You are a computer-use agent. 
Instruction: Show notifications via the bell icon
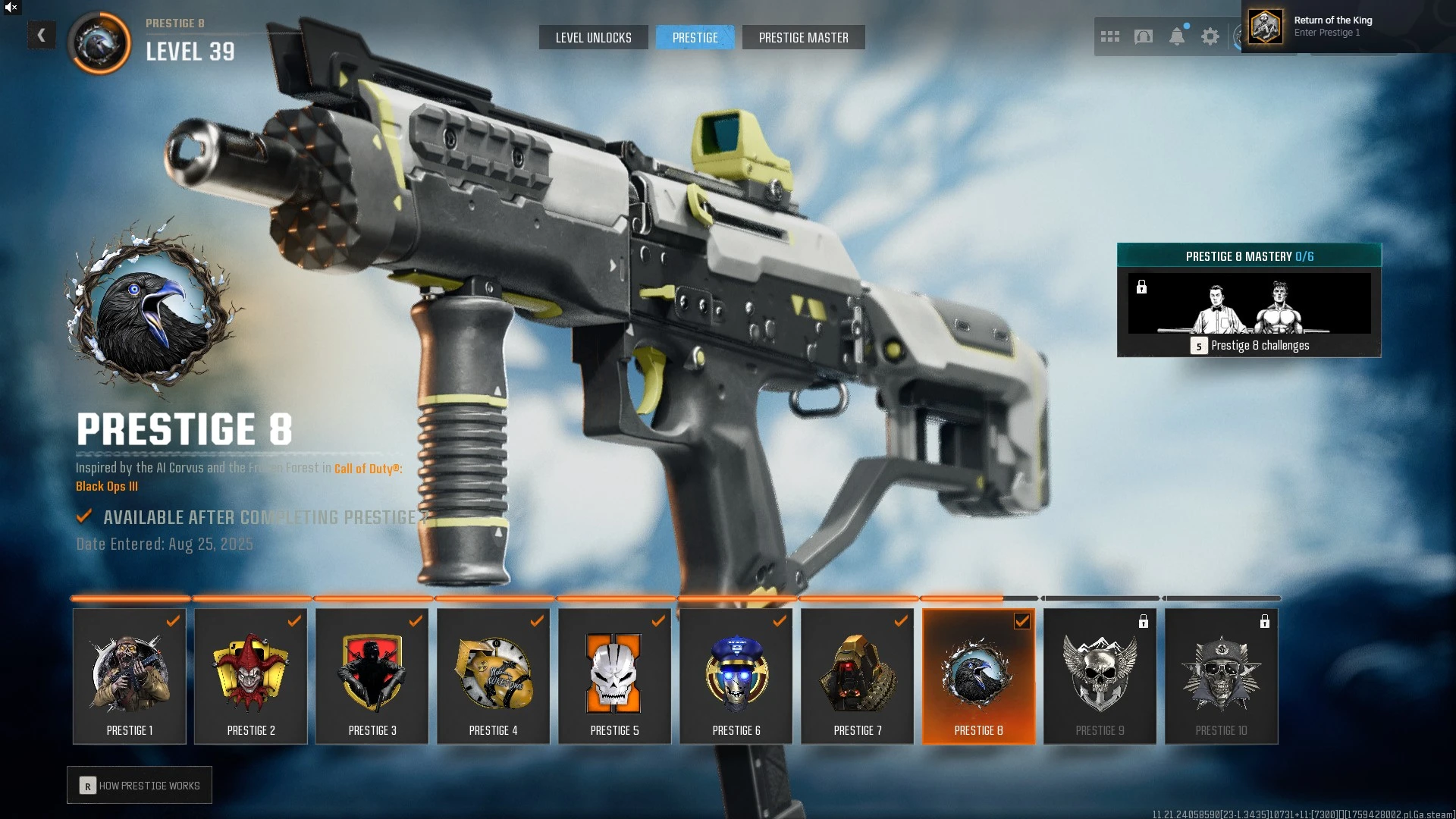point(1177,36)
